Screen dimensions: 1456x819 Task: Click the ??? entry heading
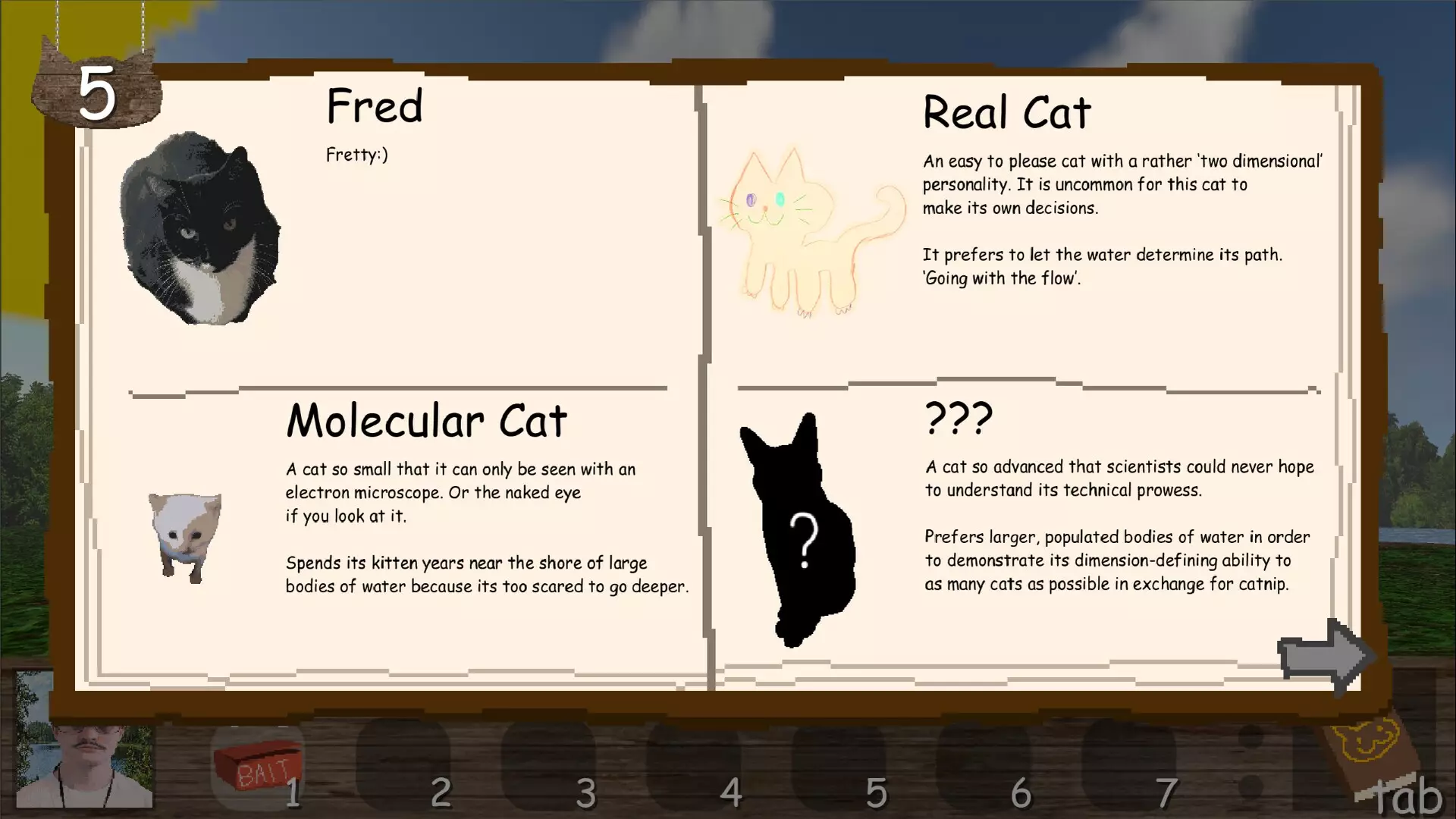(x=958, y=417)
